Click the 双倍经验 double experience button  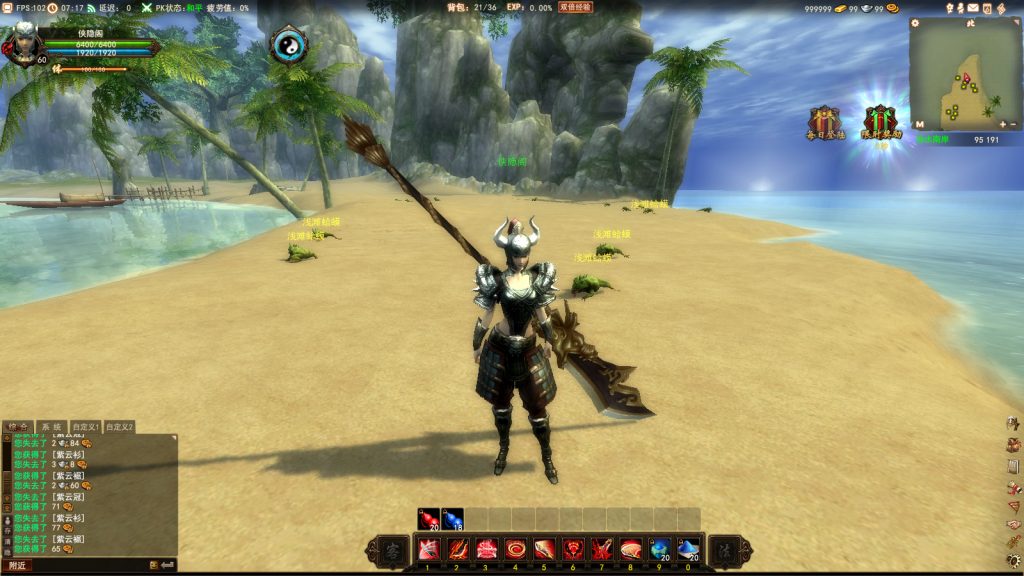(x=575, y=7)
